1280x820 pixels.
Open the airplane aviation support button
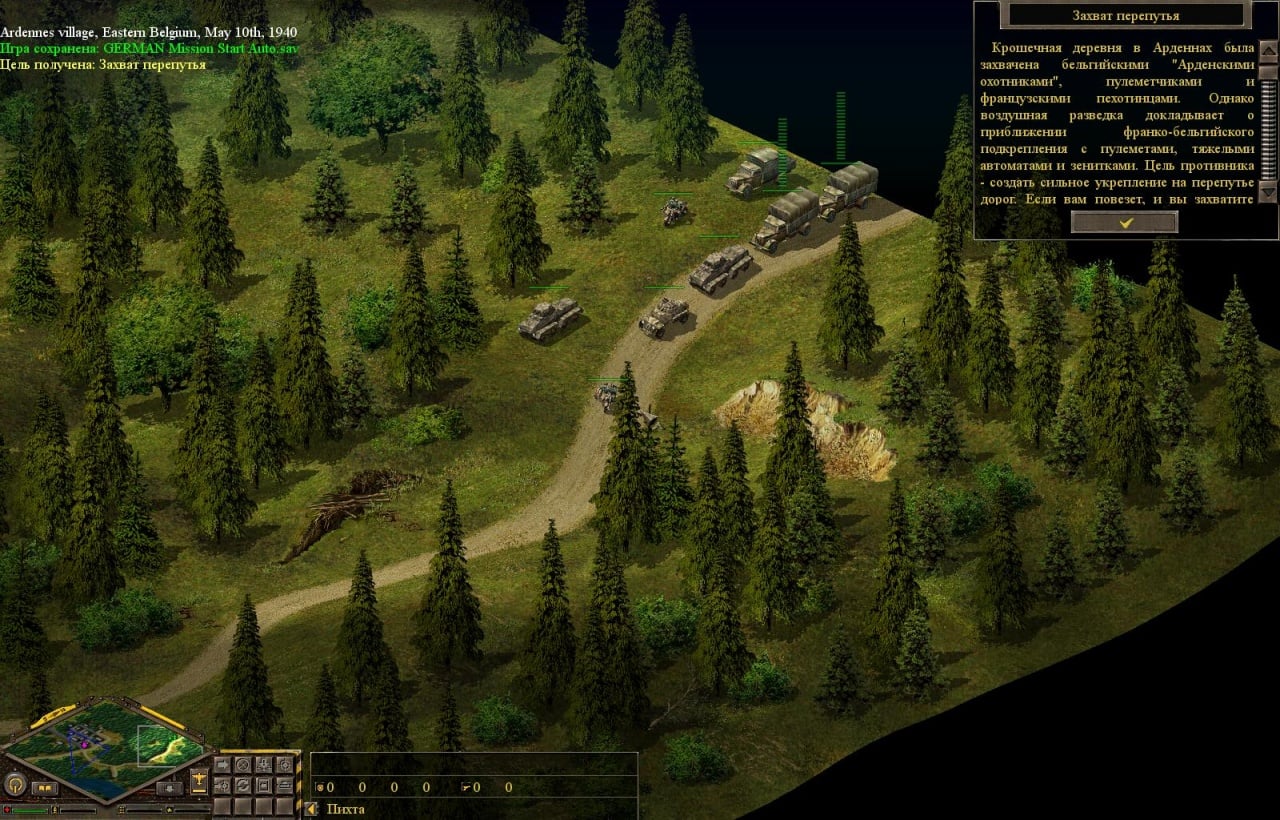pyautogui.click(x=199, y=780)
